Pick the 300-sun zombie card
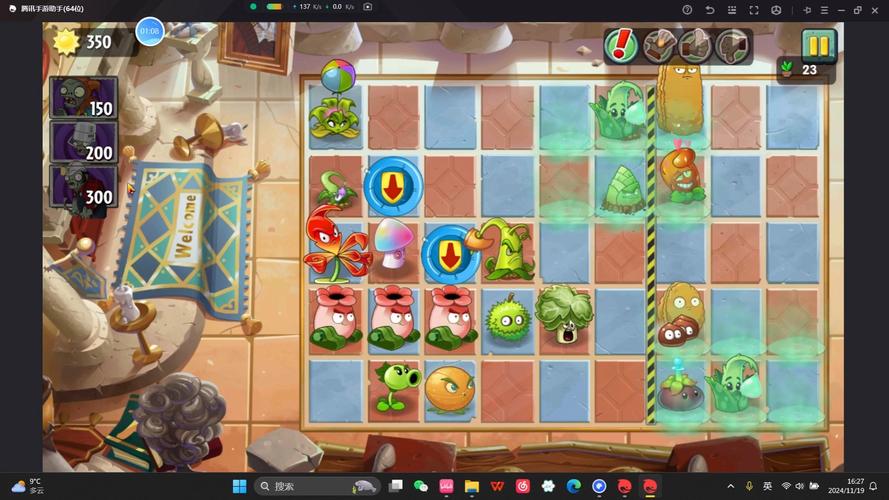Viewport: 889px width, 500px height. (84, 186)
